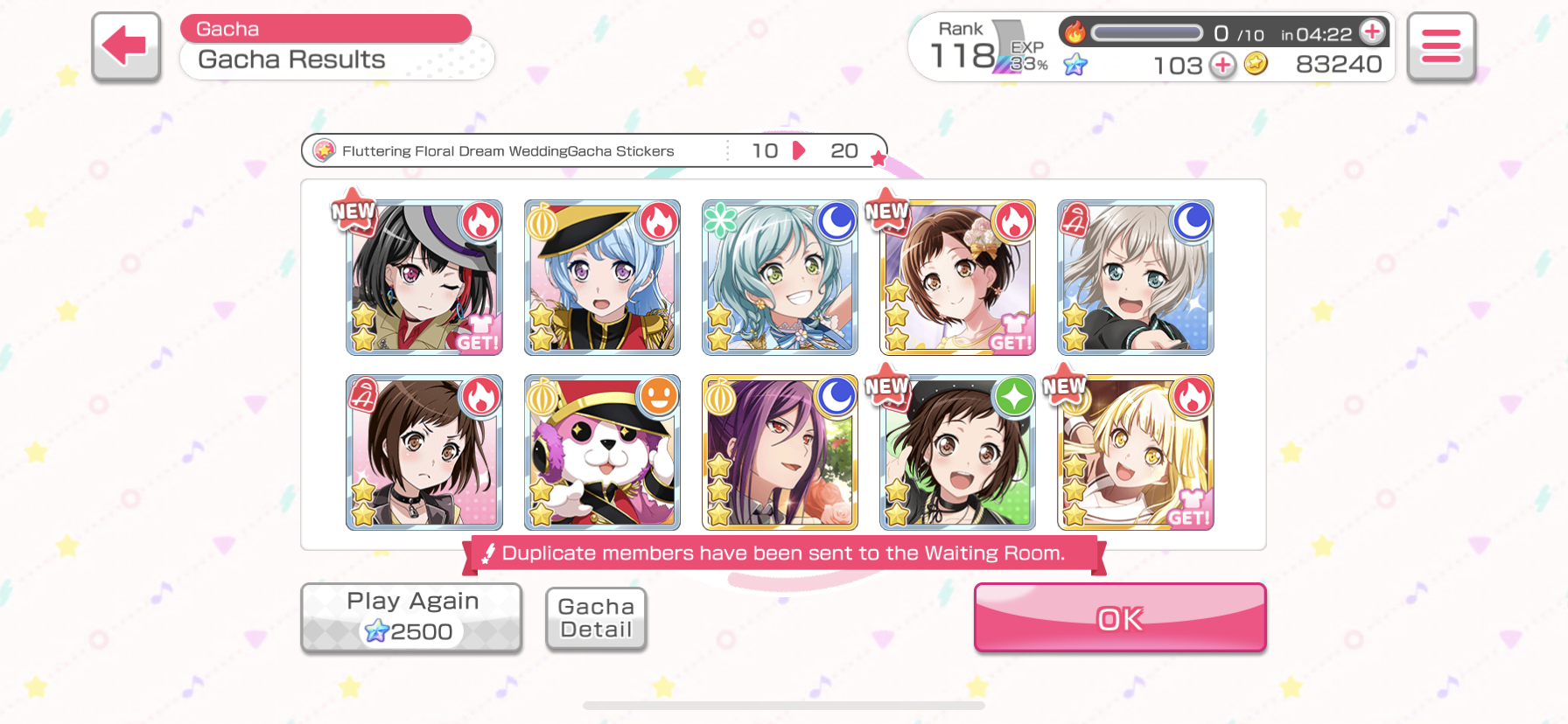The height and width of the screenshot is (724, 1568).
Task: Play Again for 2500 stars
Action: click(411, 617)
